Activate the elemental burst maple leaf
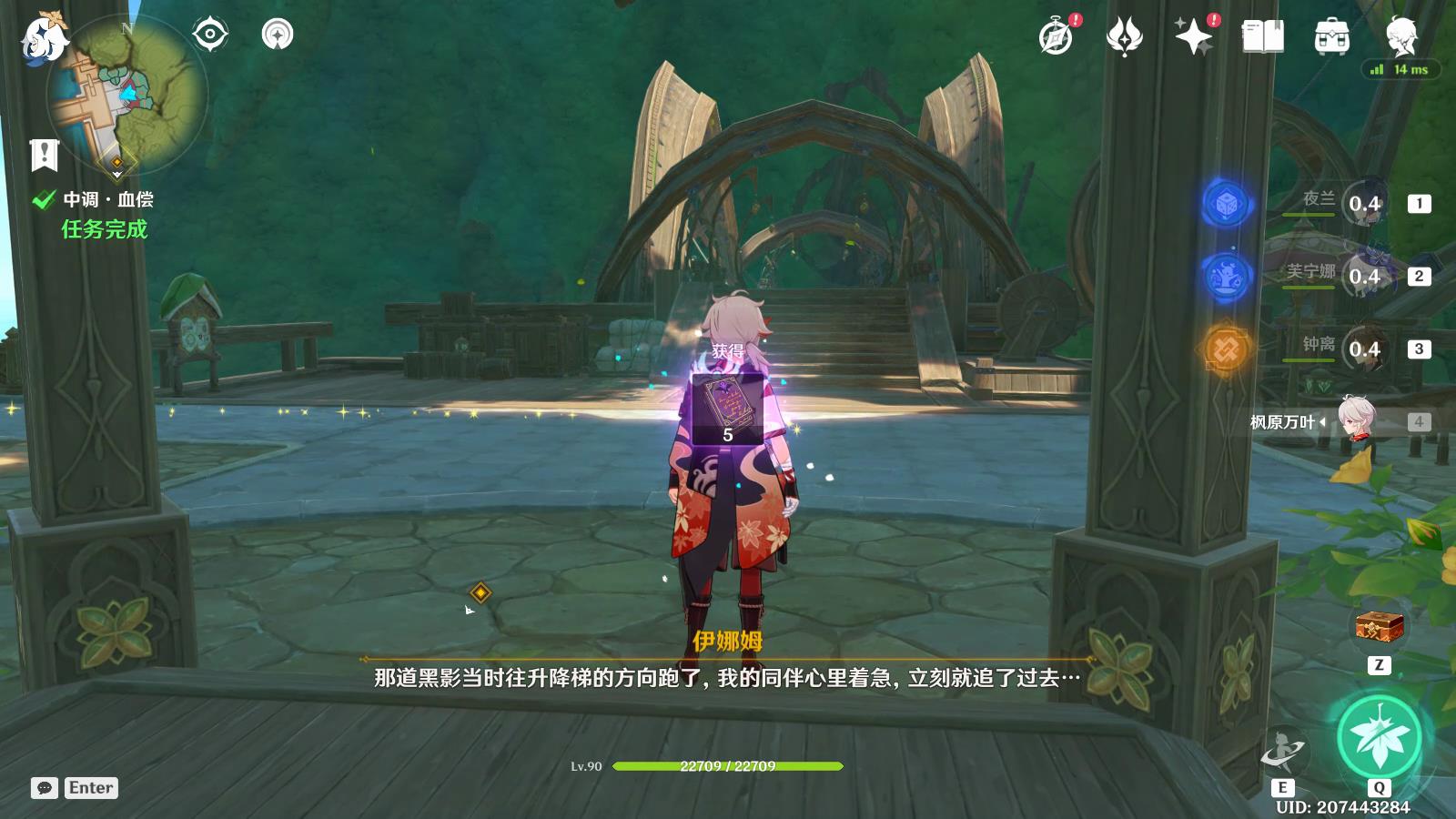 coord(1379,737)
